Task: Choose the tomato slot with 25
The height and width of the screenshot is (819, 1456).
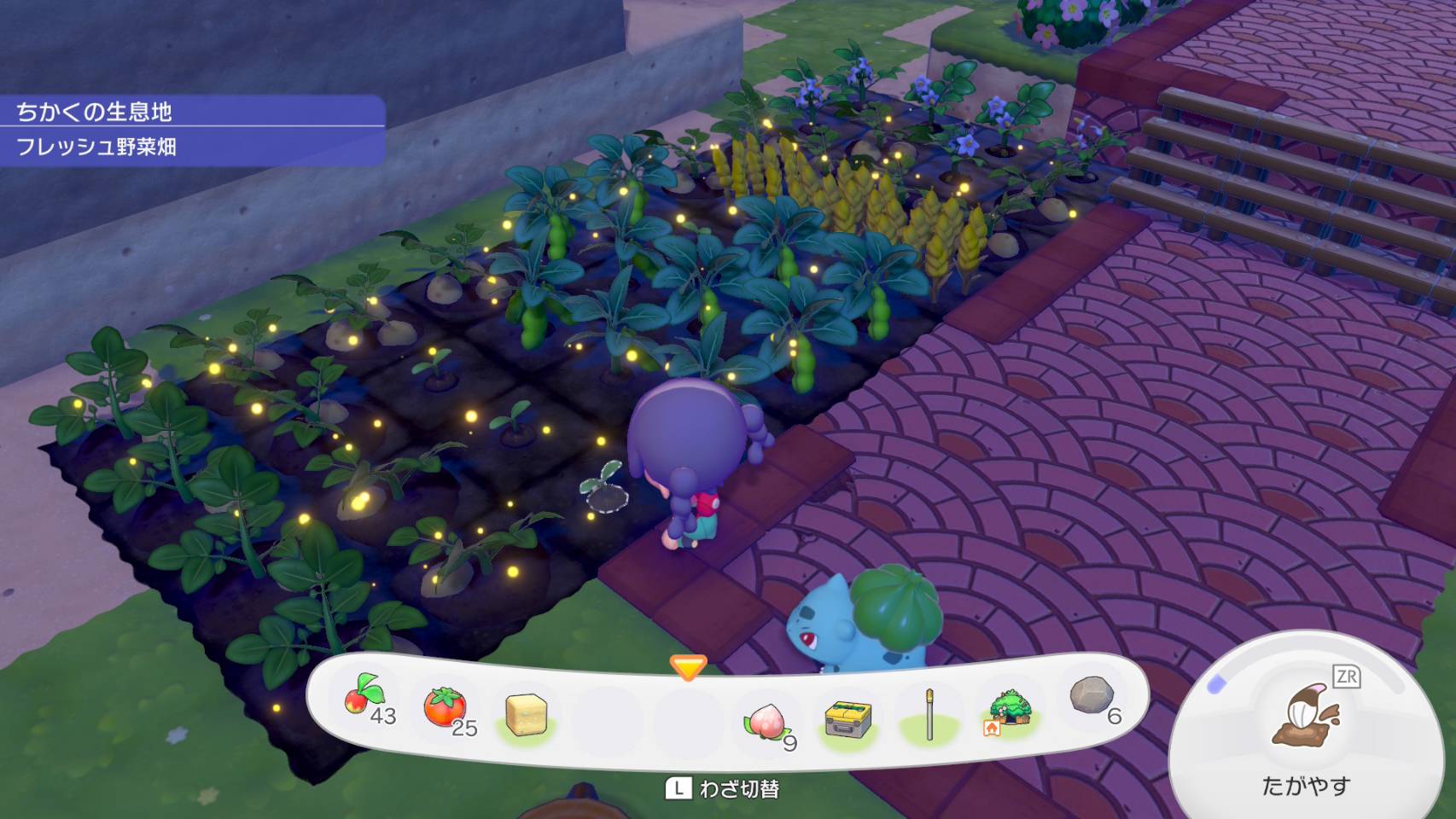Action: 445,707
